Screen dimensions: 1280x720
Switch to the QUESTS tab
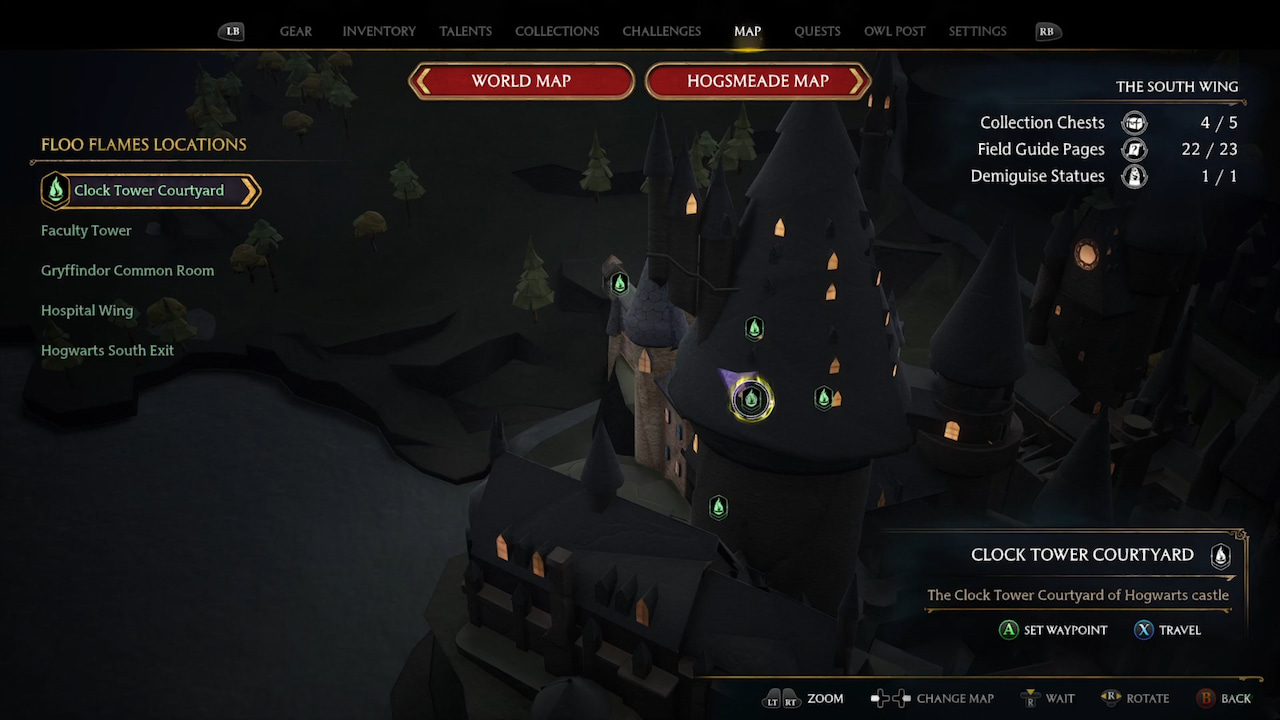point(817,31)
